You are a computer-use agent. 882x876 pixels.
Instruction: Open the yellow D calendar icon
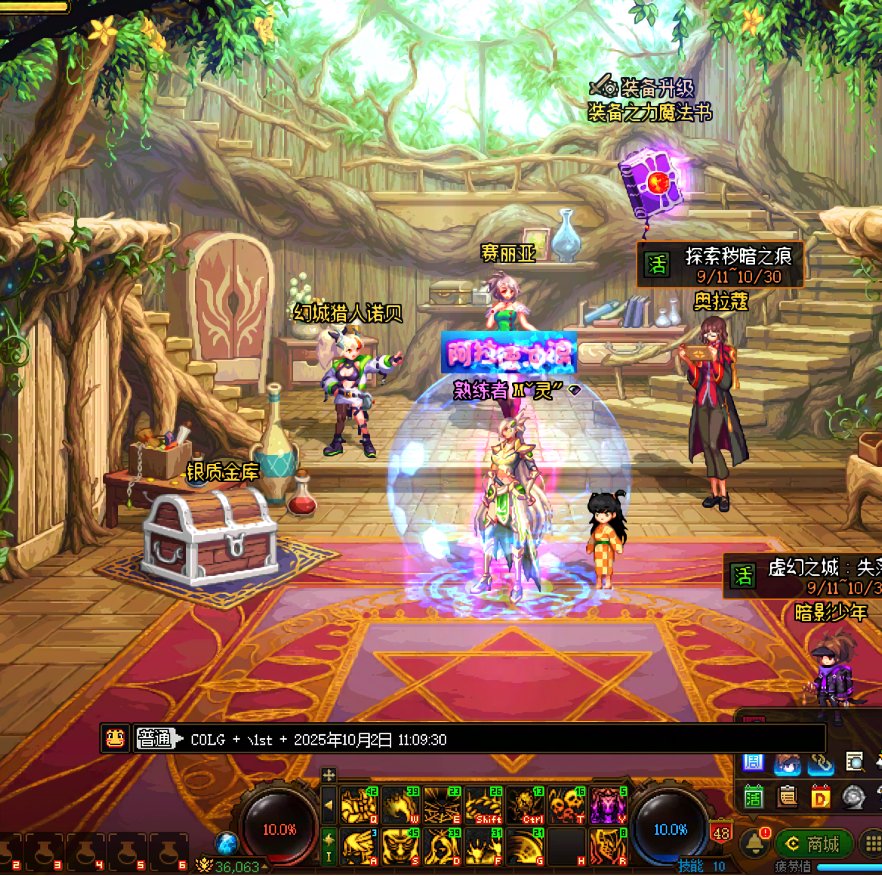click(x=821, y=796)
